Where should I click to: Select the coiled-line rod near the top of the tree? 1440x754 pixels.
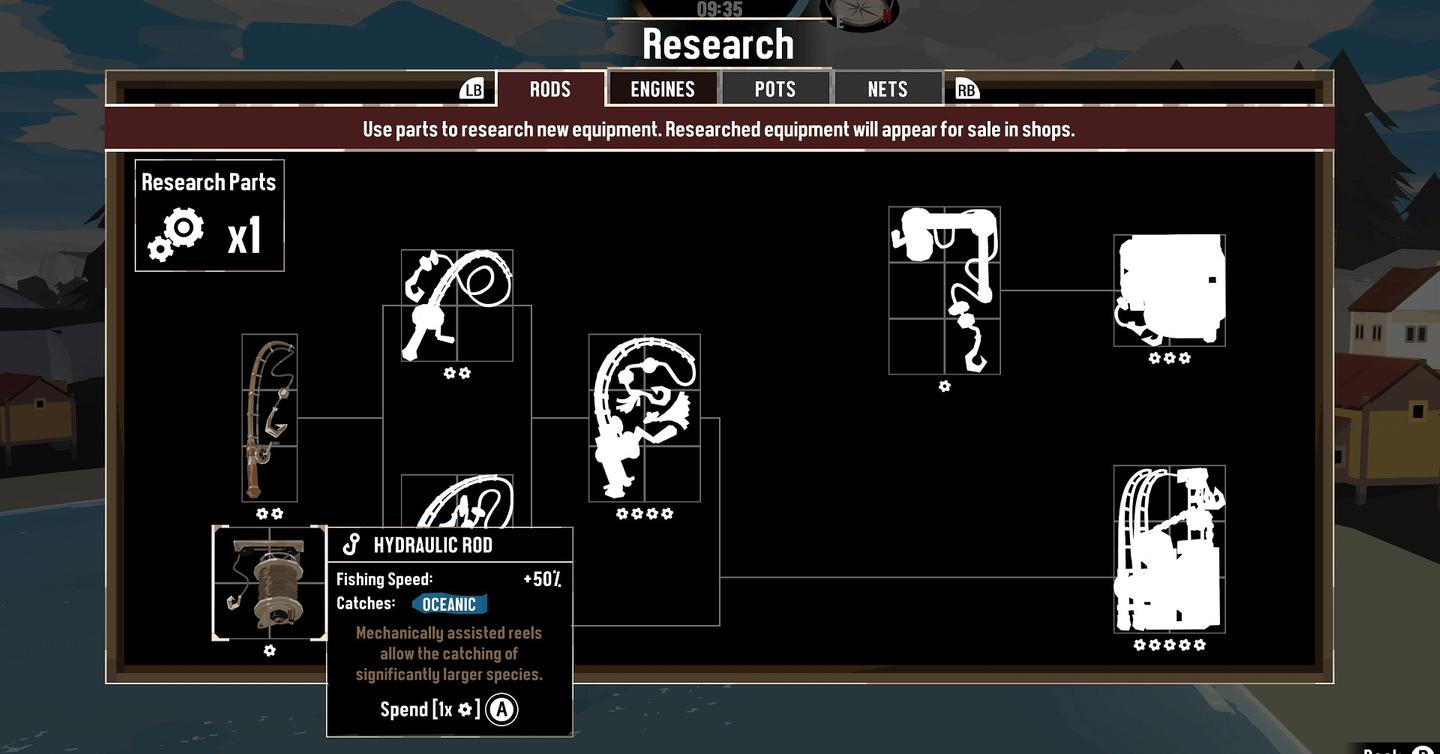click(458, 305)
